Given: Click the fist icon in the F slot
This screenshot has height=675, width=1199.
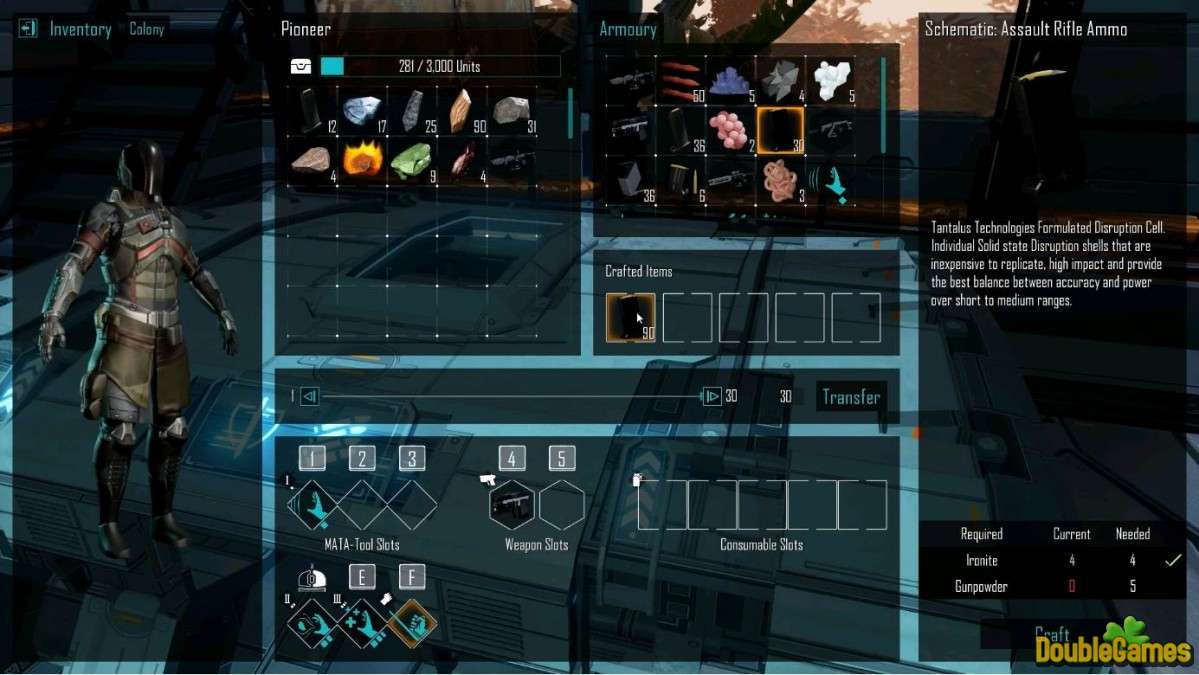Looking at the screenshot, I should tap(411, 621).
